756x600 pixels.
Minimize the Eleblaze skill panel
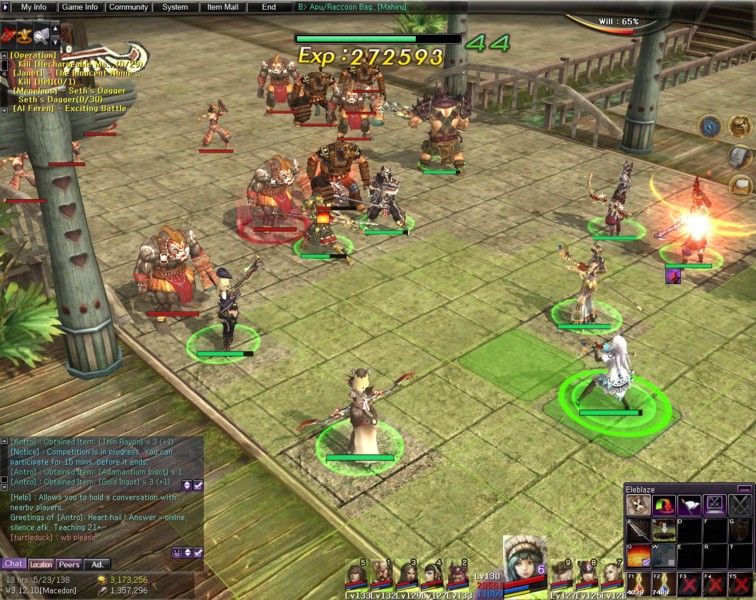(743, 488)
